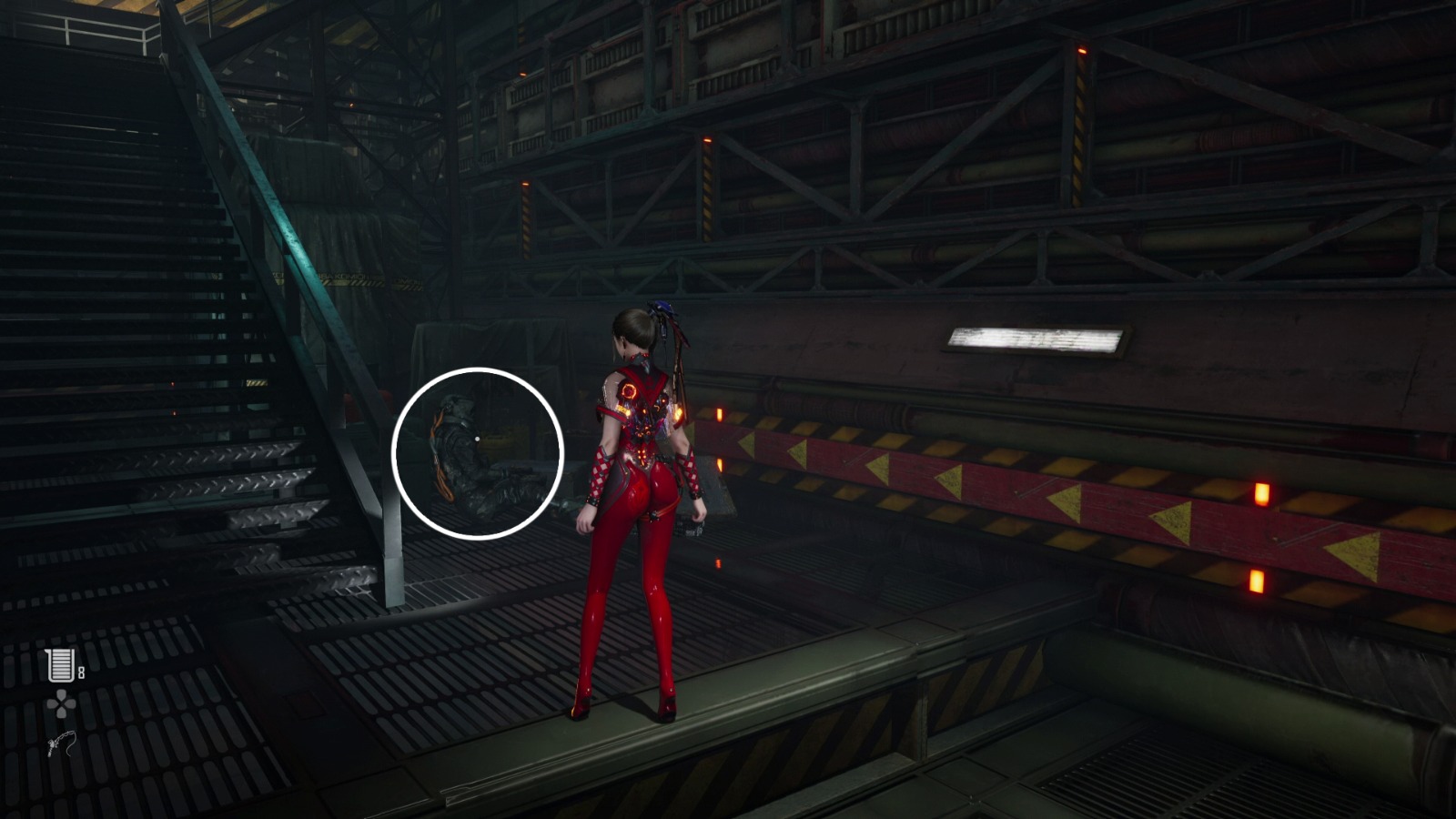This screenshot has width=1456, height=819.
Task: Click the up arrow of the d-pad icon
Action: [61, 694]
